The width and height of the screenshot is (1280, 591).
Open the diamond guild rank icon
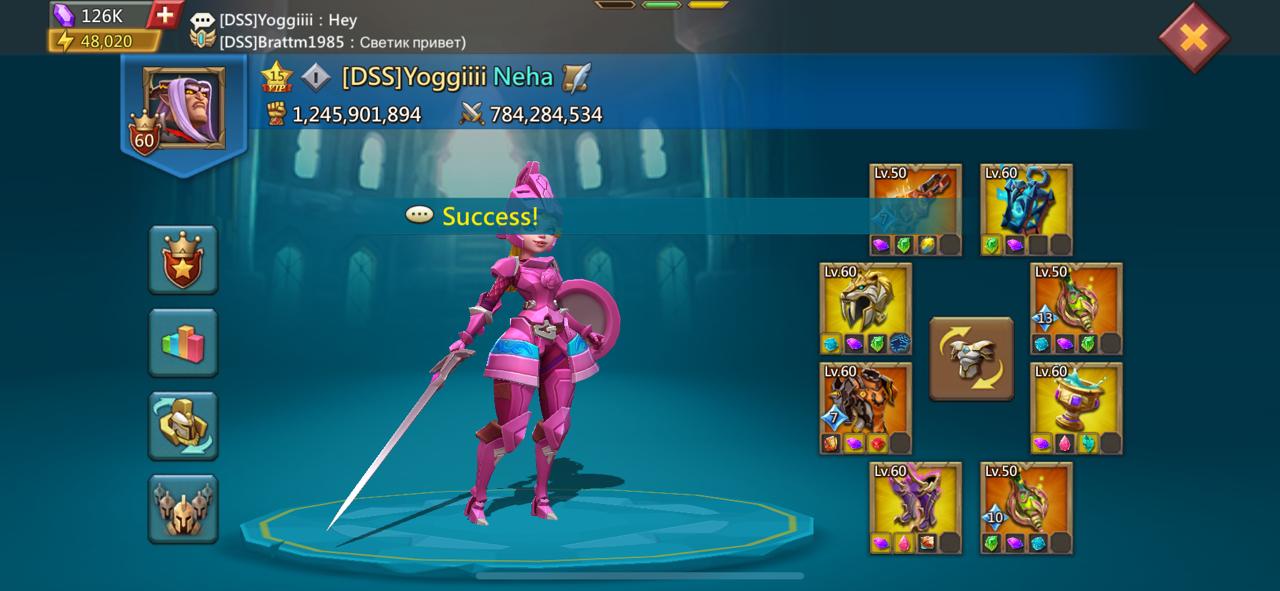click(316, 77)
